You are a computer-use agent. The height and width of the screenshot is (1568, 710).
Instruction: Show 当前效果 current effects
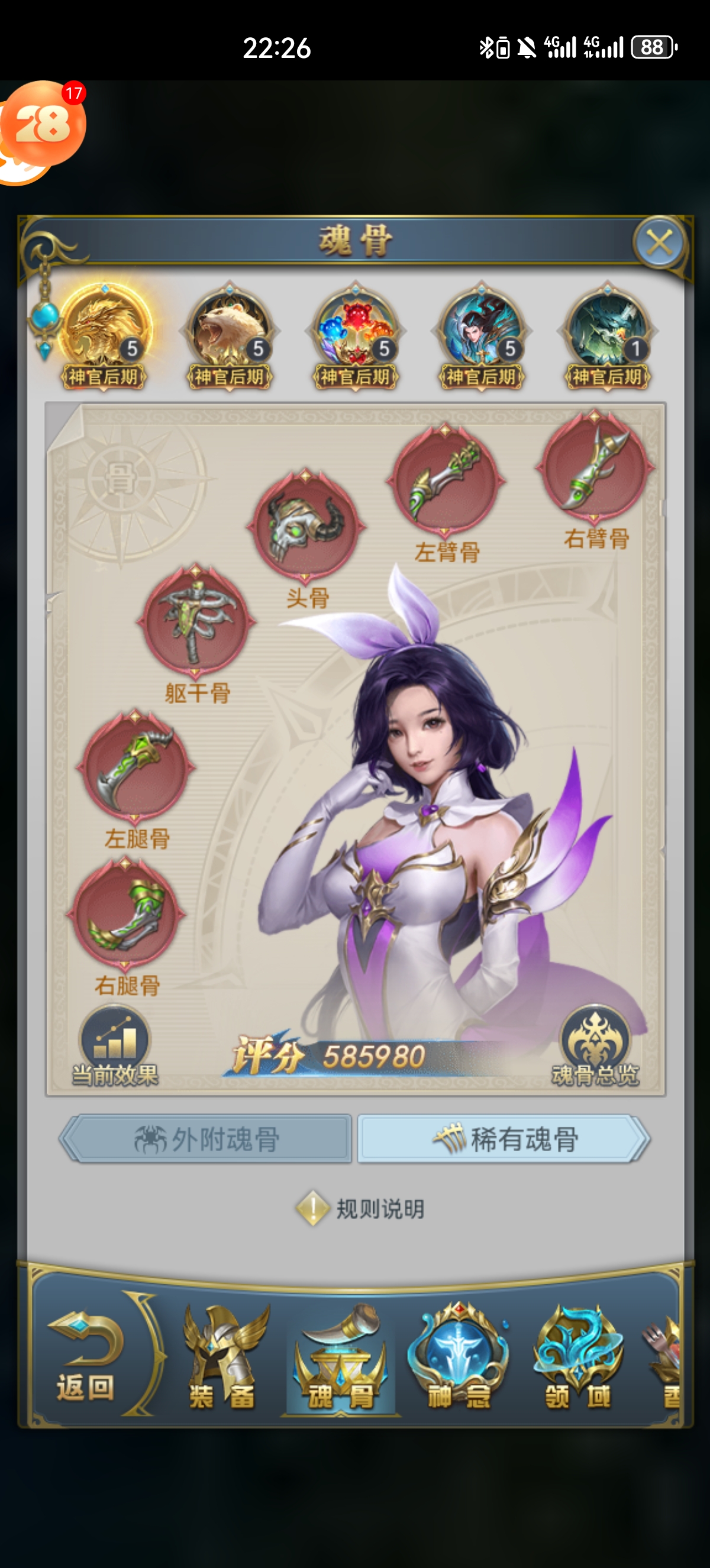[114, 1048]
